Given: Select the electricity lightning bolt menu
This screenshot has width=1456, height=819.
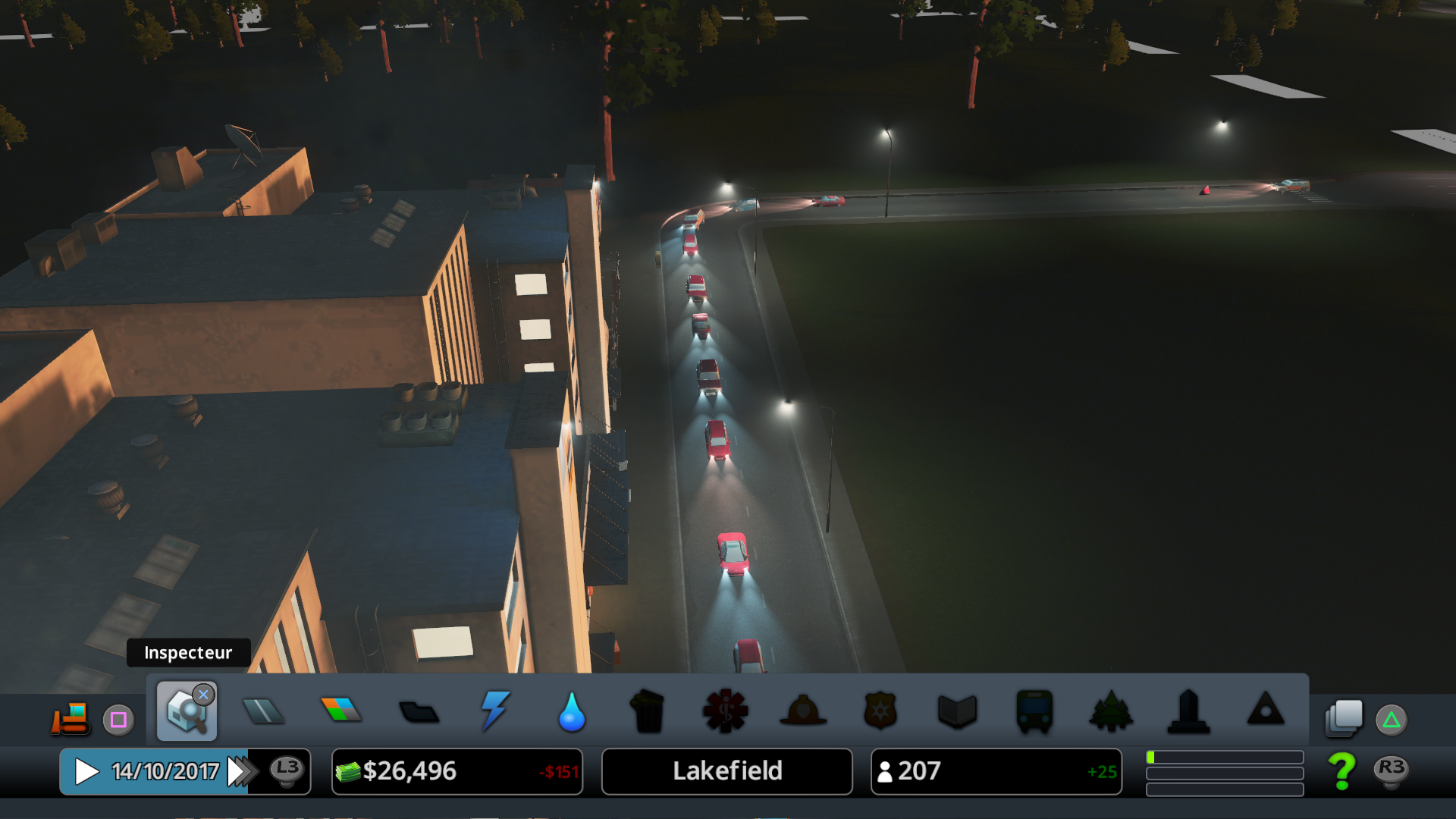Looking at the screenshot, I should [495, 711].
